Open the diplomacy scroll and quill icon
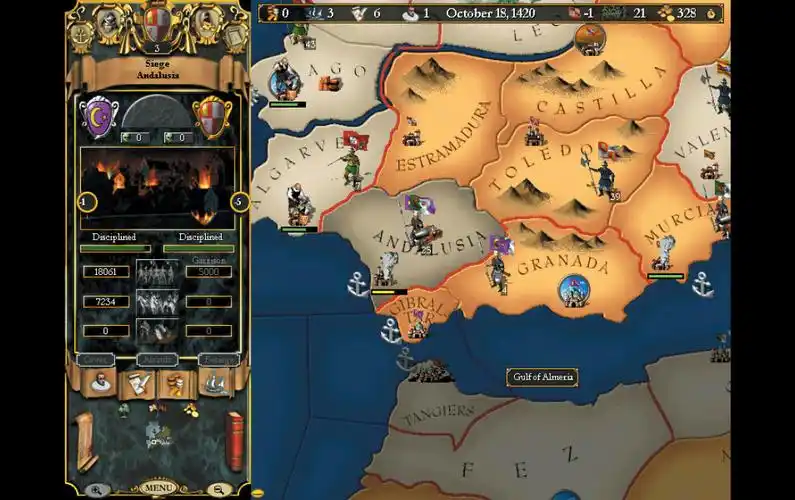 pyautogui.click(x=138, y=384)
